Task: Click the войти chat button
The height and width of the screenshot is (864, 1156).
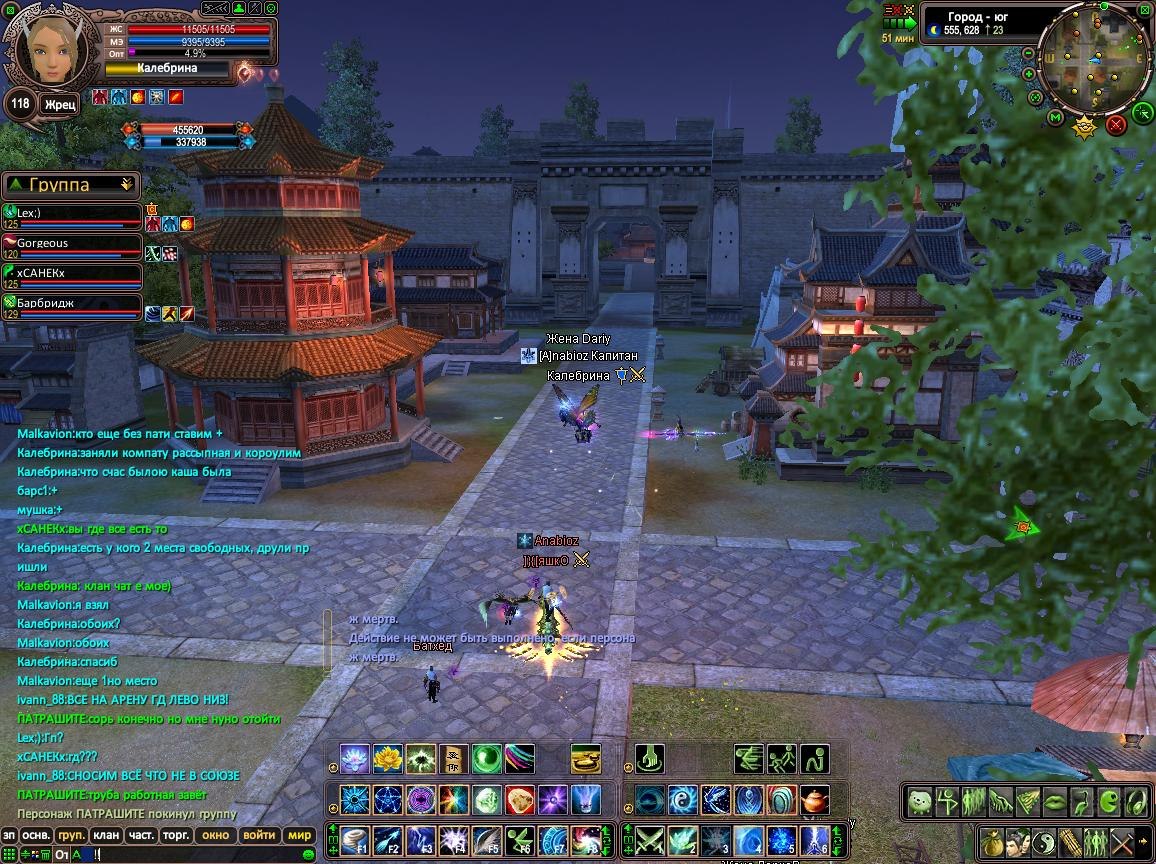Action: (259, 835)
